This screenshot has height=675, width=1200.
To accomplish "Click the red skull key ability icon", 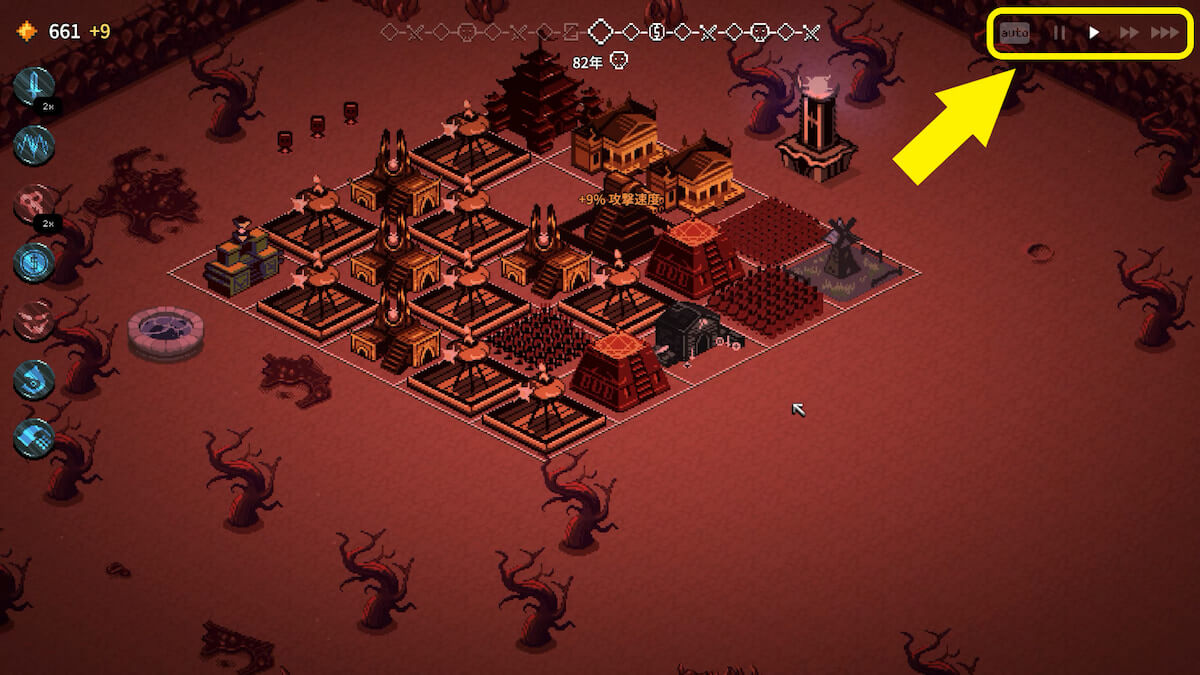I will point(34,205).
